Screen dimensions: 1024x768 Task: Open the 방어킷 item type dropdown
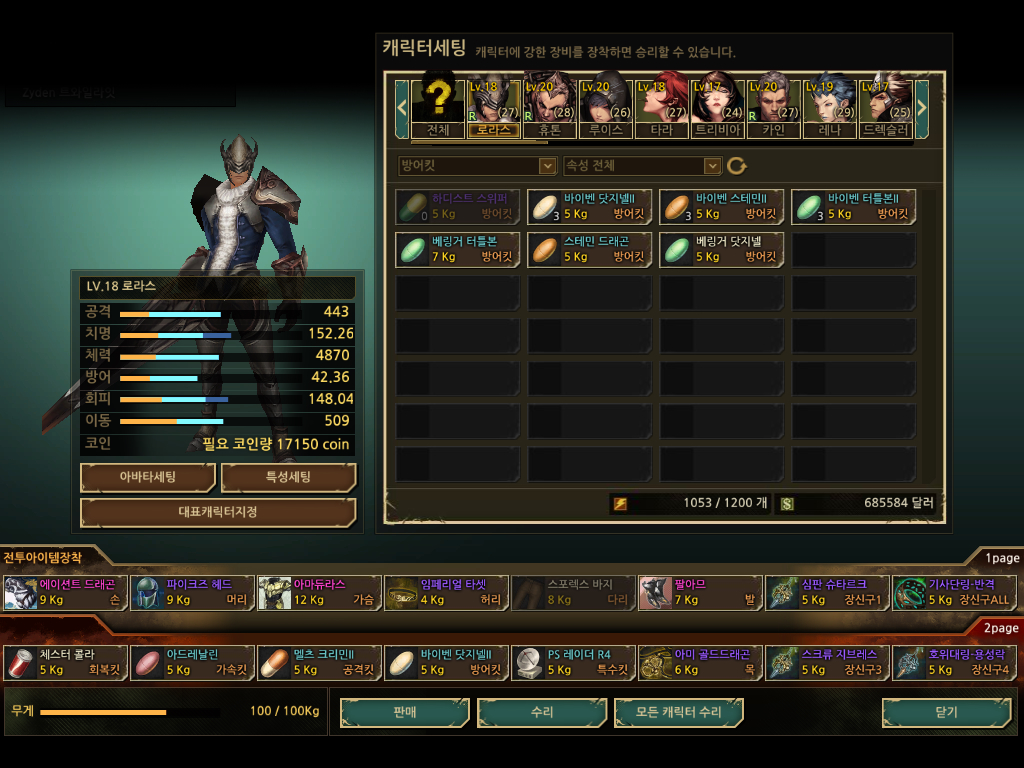pos(477,166)
